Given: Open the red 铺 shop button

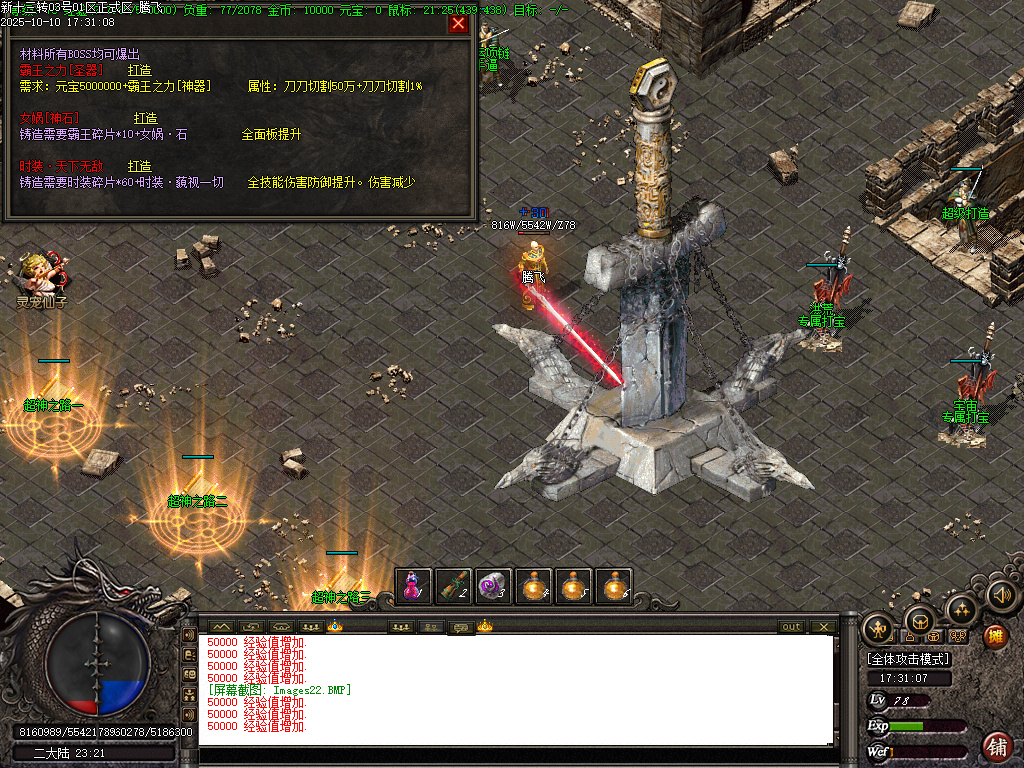Looking at the screenshot, I should [996, 746].
